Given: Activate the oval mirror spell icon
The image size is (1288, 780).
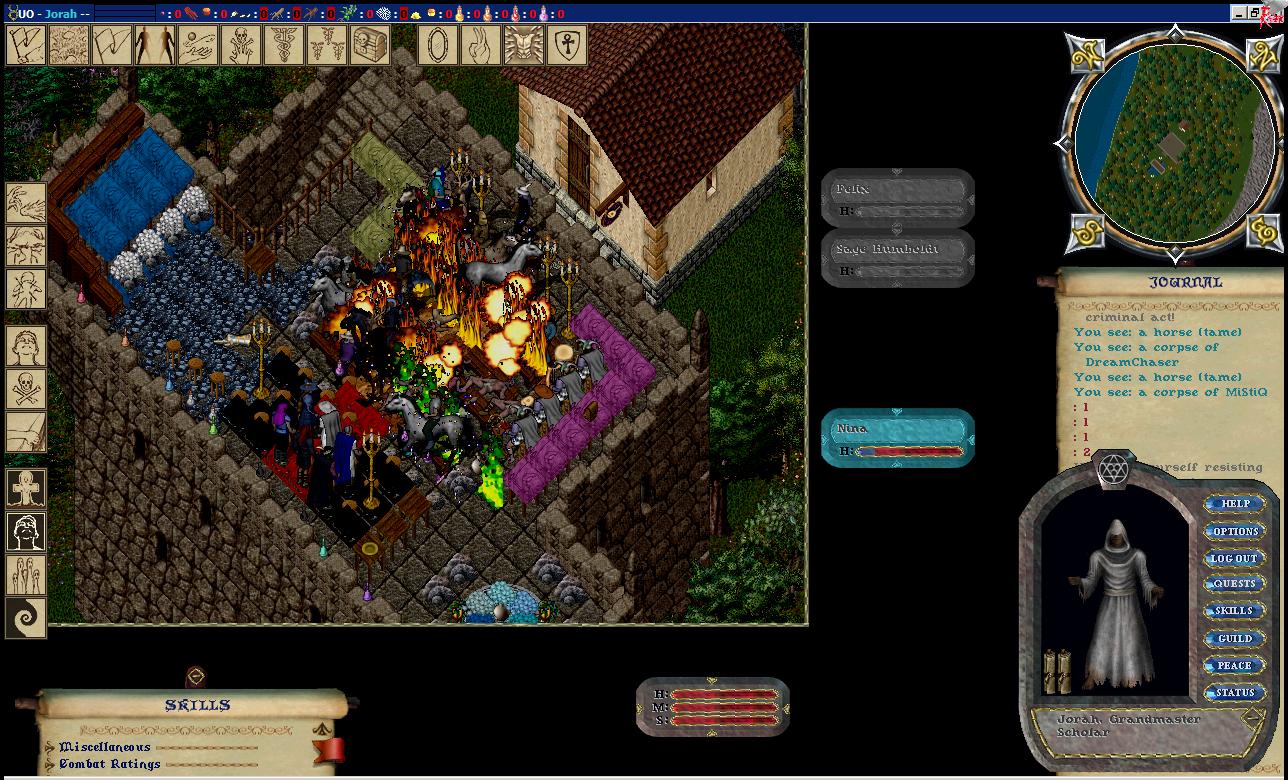Looking at the screenshot, I should pos(438,45).
